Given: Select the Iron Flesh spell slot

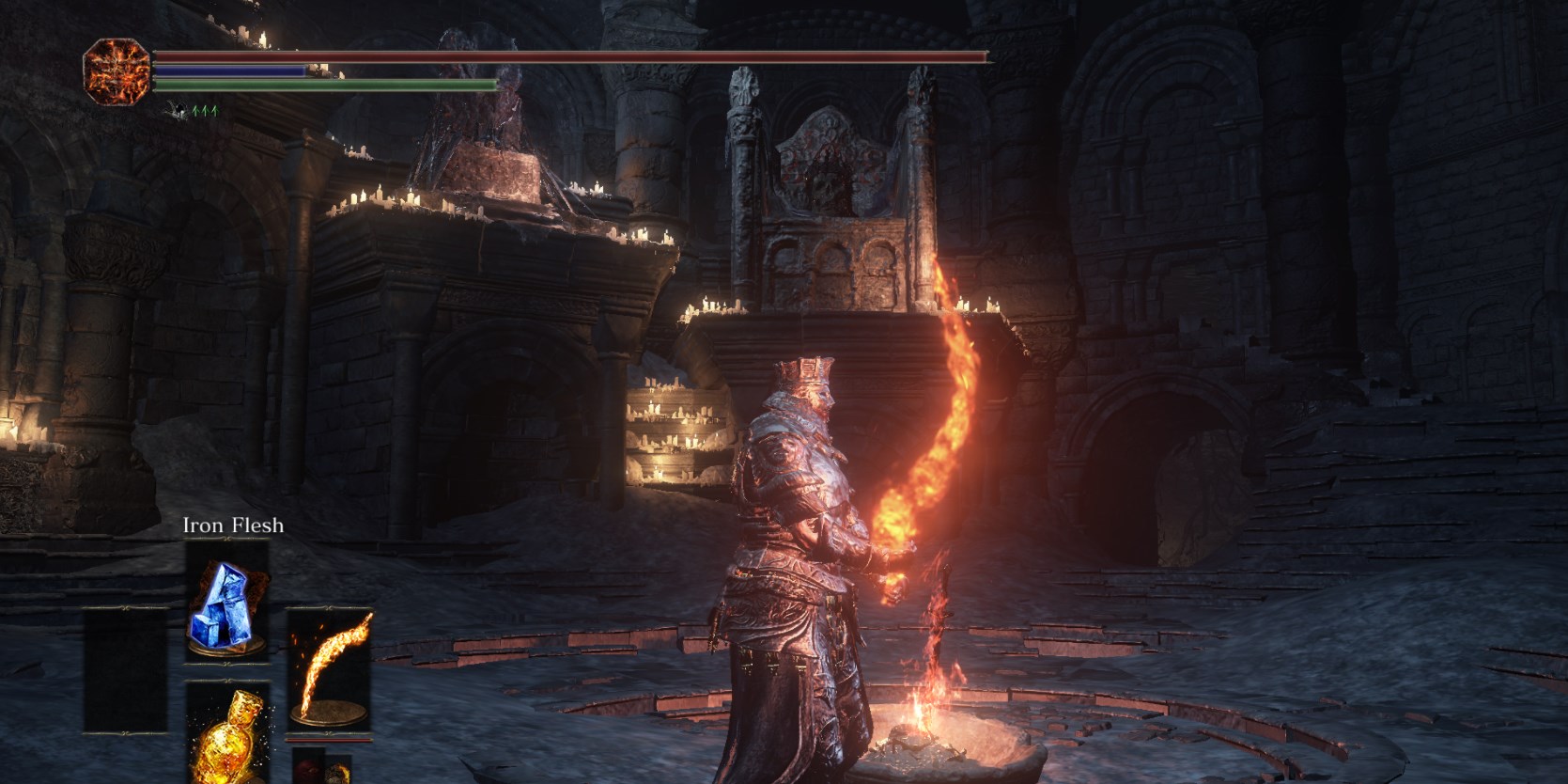Looking at the screenshot, I should click(226, 604).
